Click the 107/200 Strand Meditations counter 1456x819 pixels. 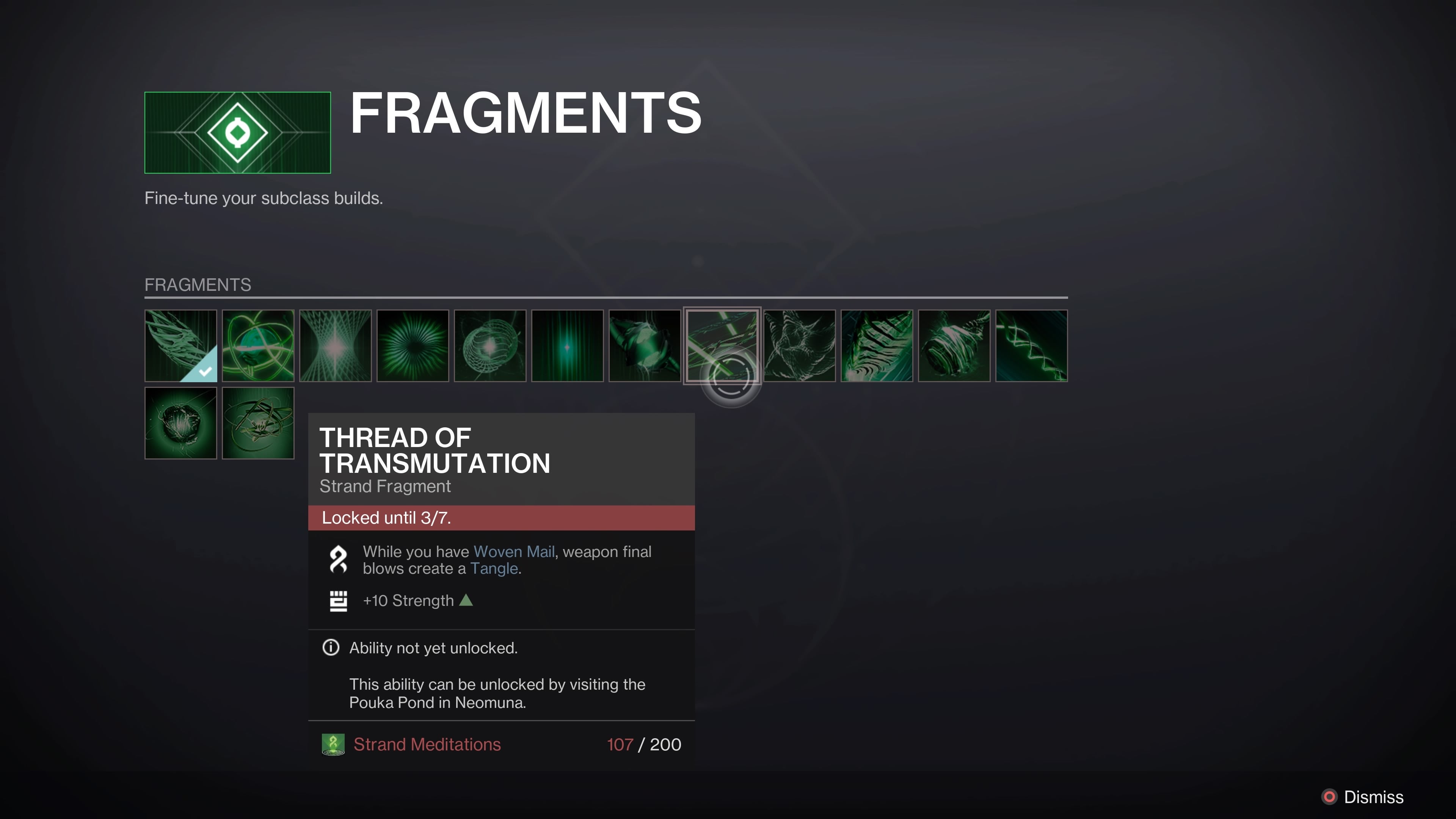(x=644, y=744)
